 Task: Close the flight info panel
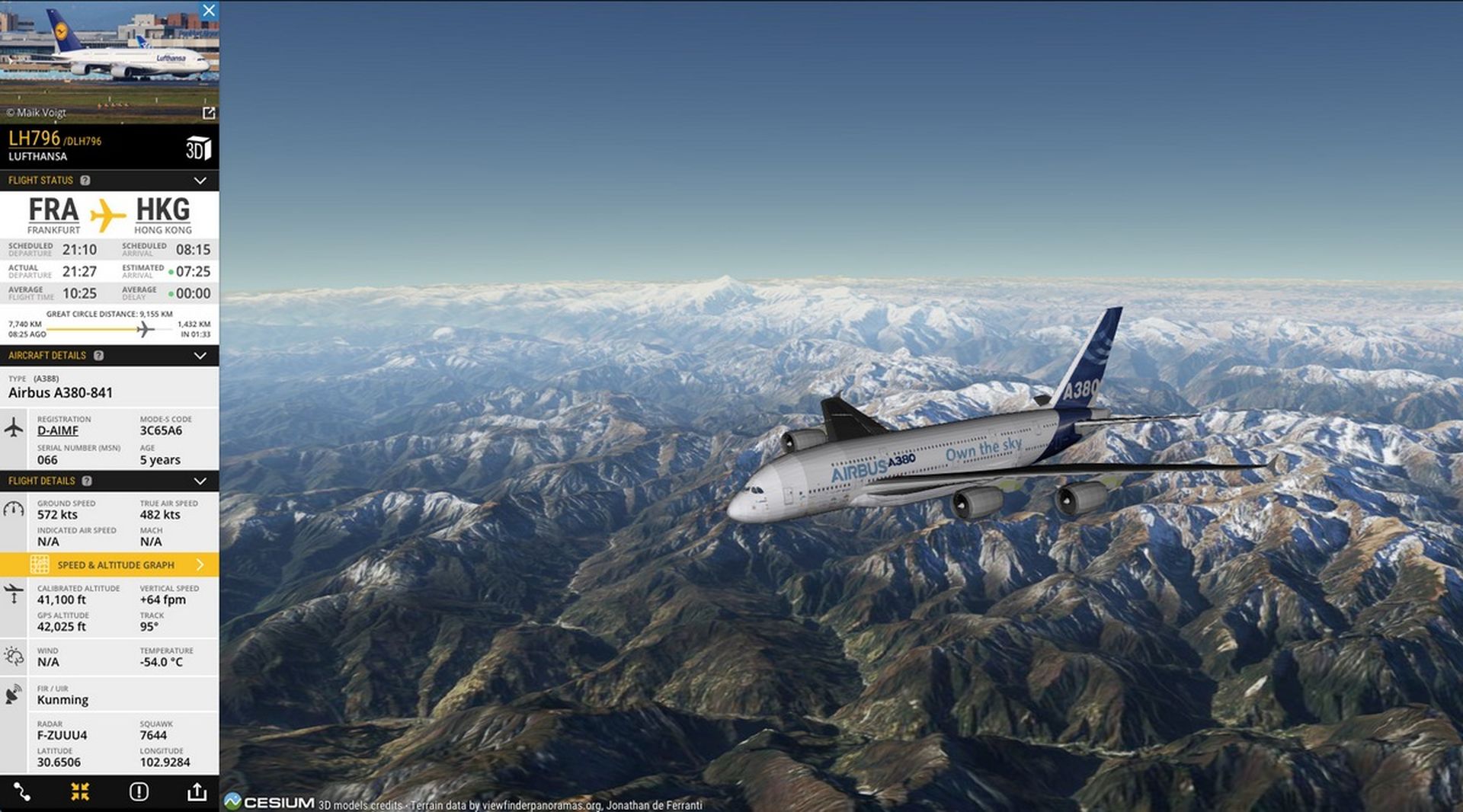pos(209,10)
